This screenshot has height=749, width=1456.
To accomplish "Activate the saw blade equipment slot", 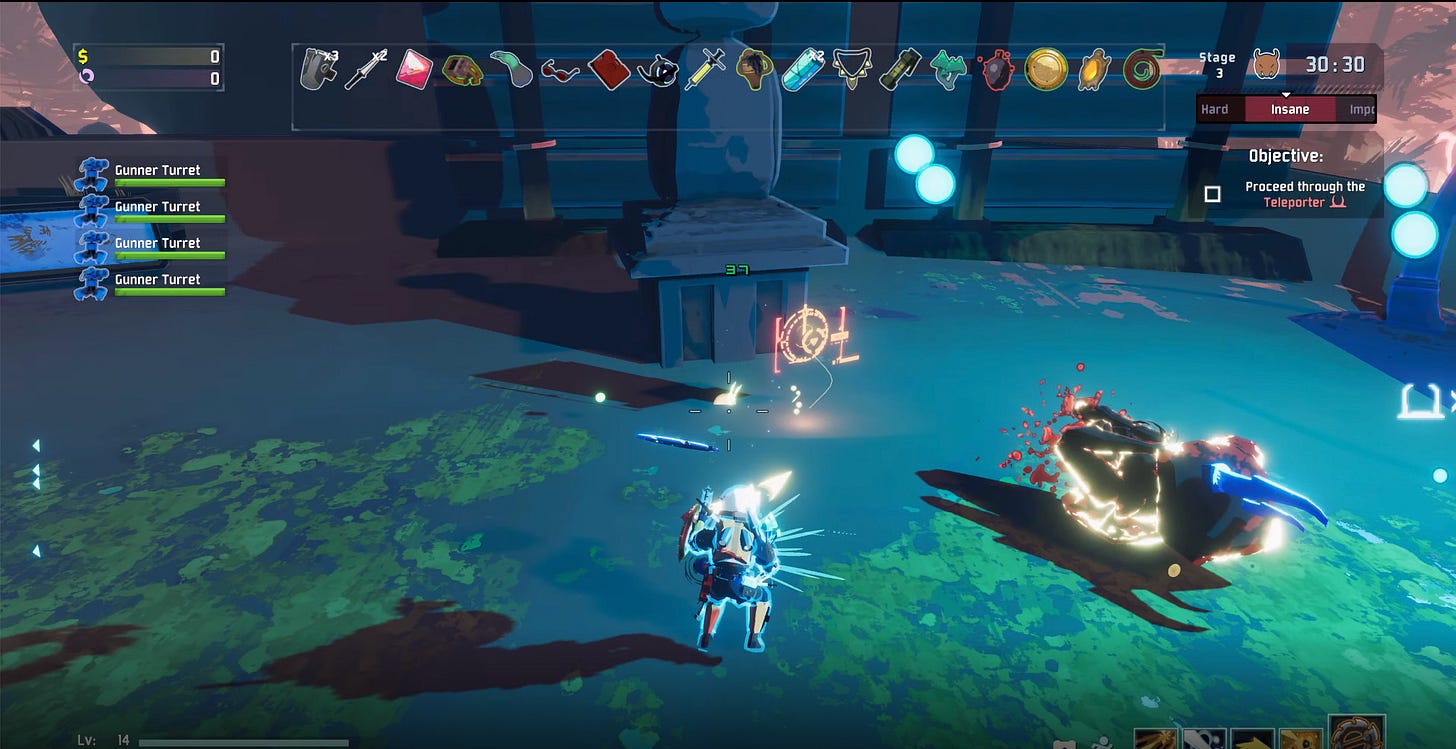I will pos(1356,733).
